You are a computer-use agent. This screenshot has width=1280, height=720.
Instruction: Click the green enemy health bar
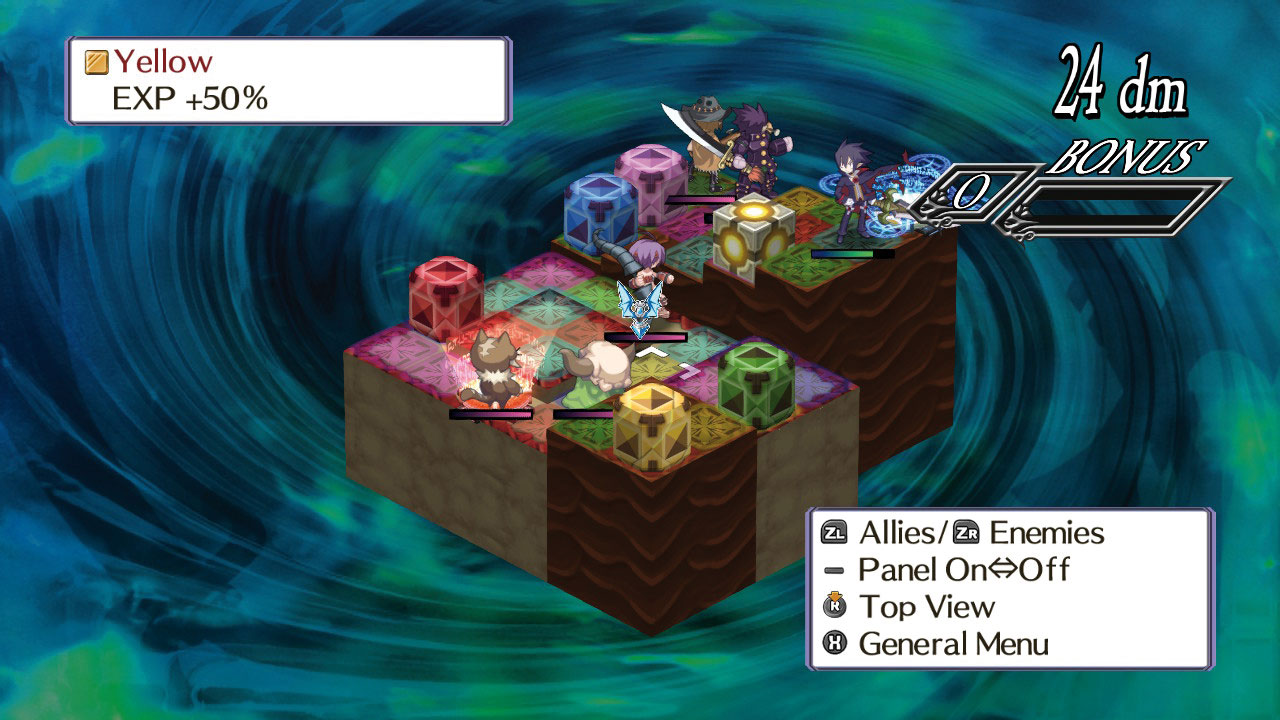click(x=855, y=255)
